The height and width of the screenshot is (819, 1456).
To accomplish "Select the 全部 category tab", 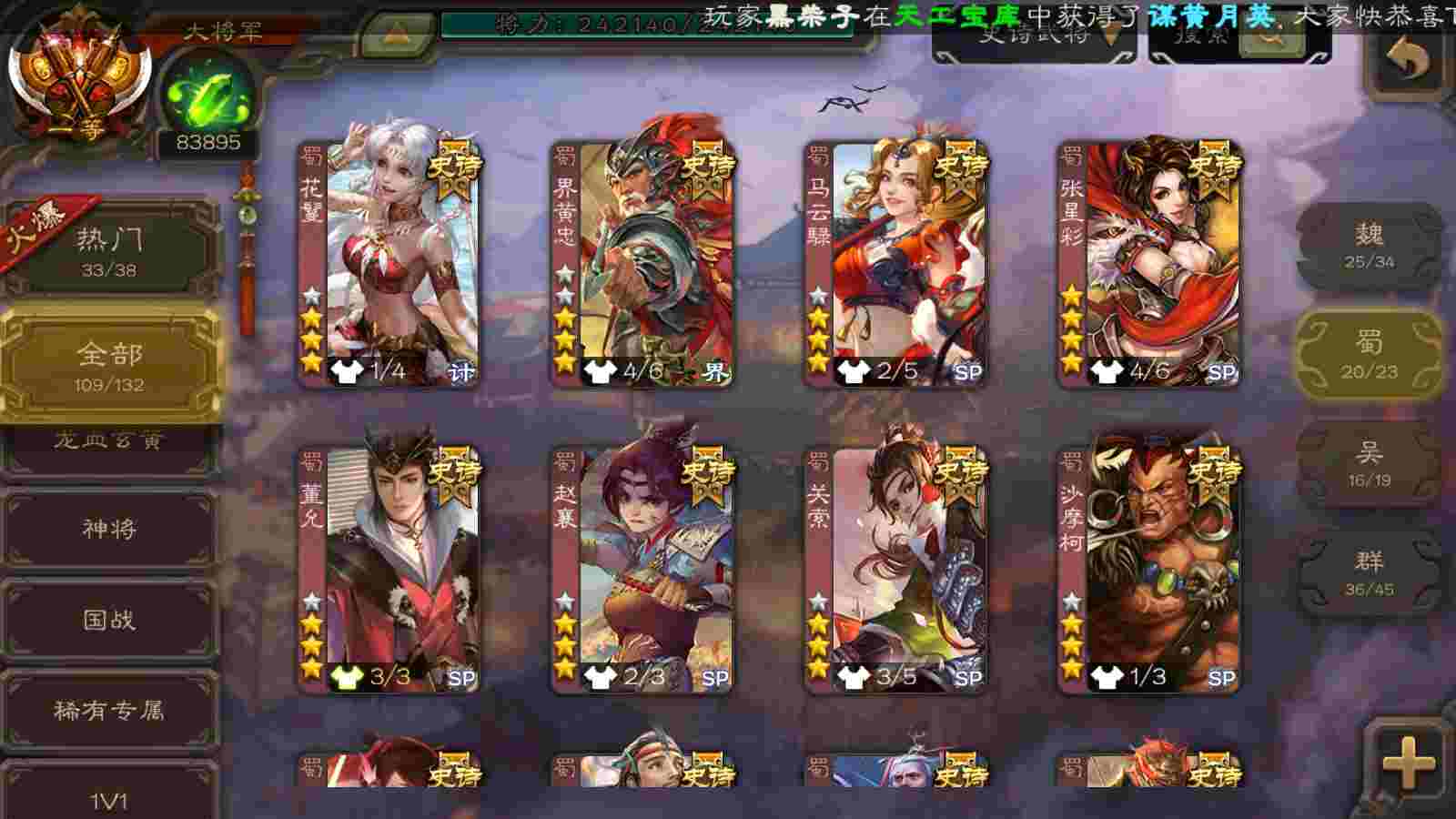I will click(x=109, y=366).
